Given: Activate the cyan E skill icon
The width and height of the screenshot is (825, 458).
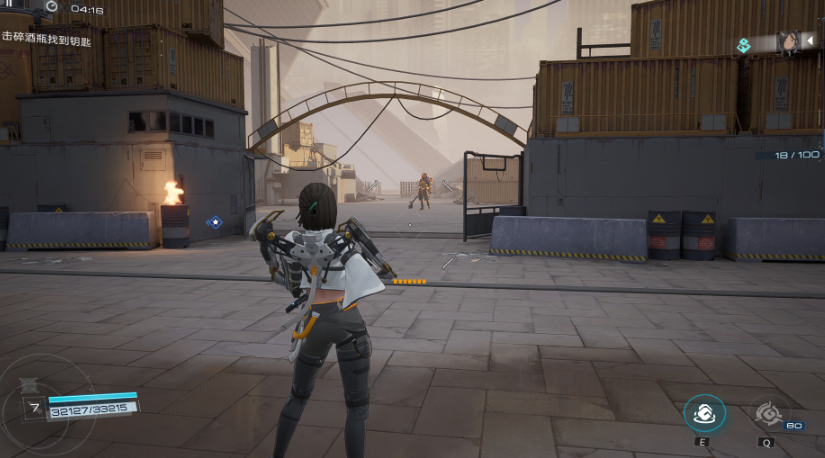Looking at the screenshot, I should coord(704,414).
